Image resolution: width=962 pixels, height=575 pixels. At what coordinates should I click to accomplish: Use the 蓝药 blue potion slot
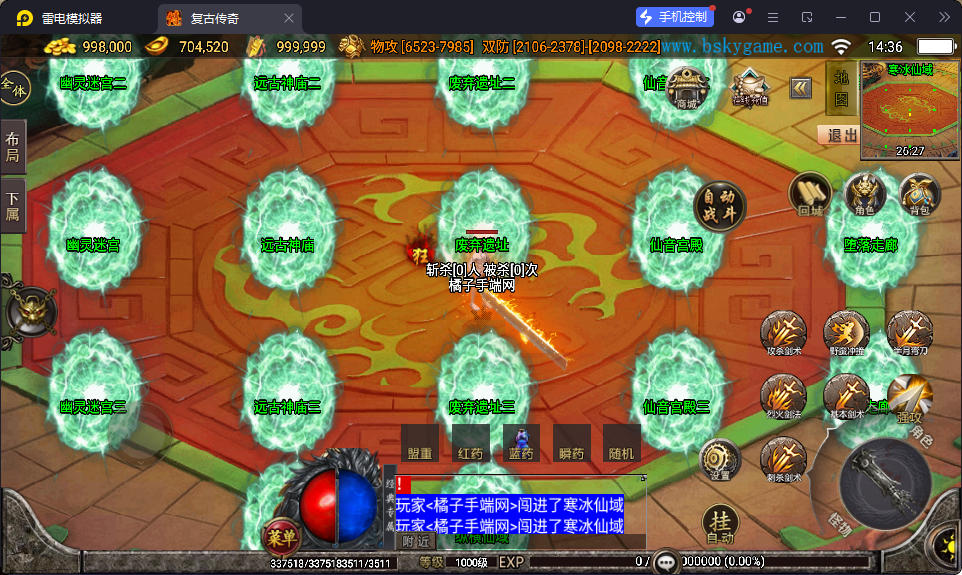tap(521, 443)
